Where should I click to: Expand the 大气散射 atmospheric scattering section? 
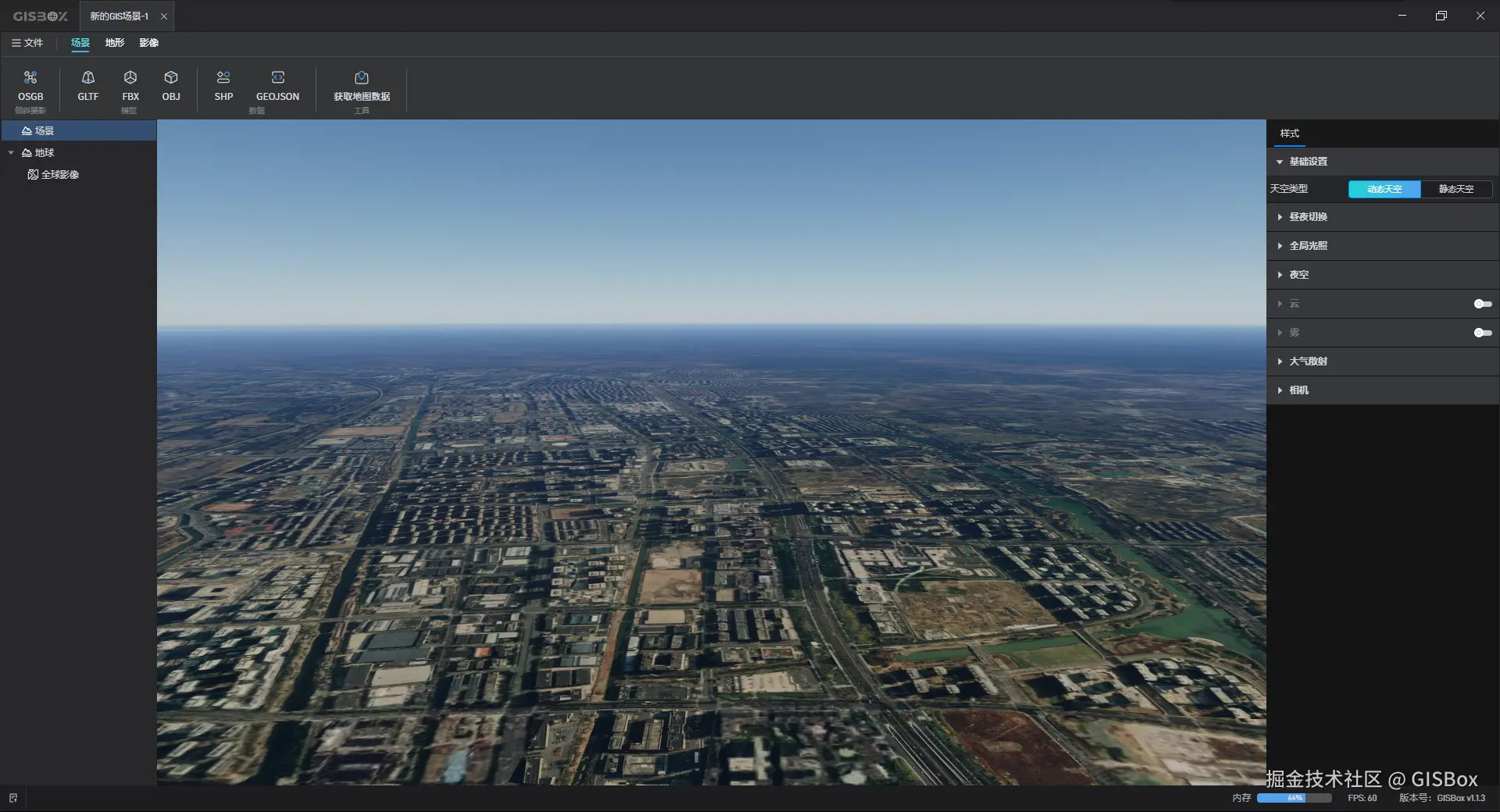1308,361
